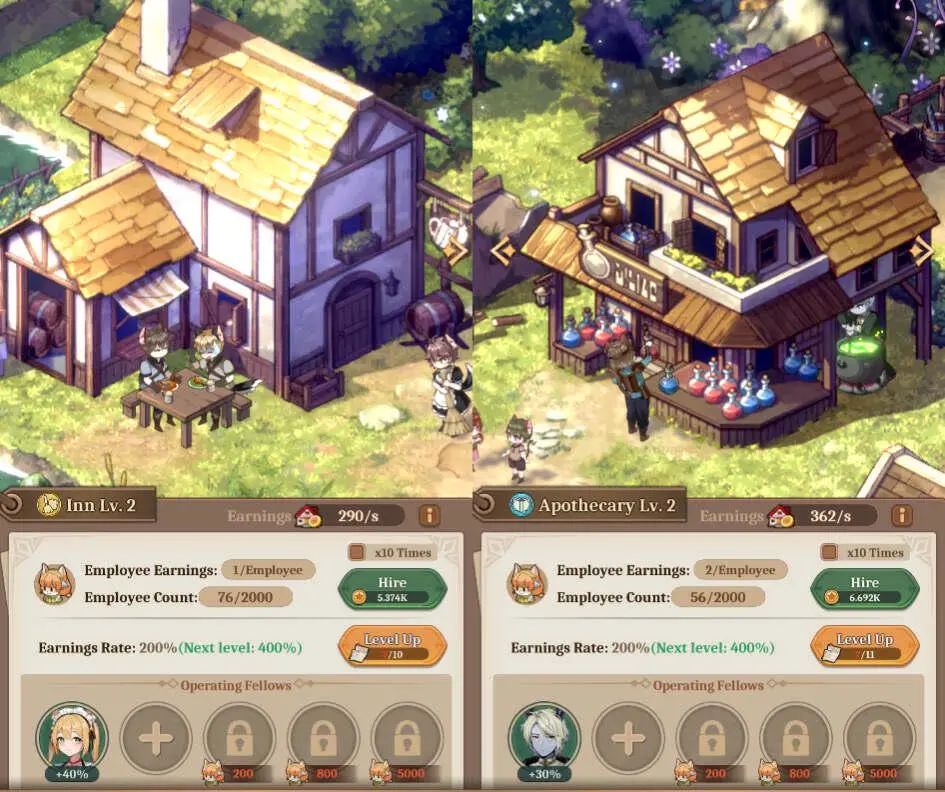Click the Apothecary's locked slot requiring 800
The width and height of the screenshot is (945, 792).
796,739
